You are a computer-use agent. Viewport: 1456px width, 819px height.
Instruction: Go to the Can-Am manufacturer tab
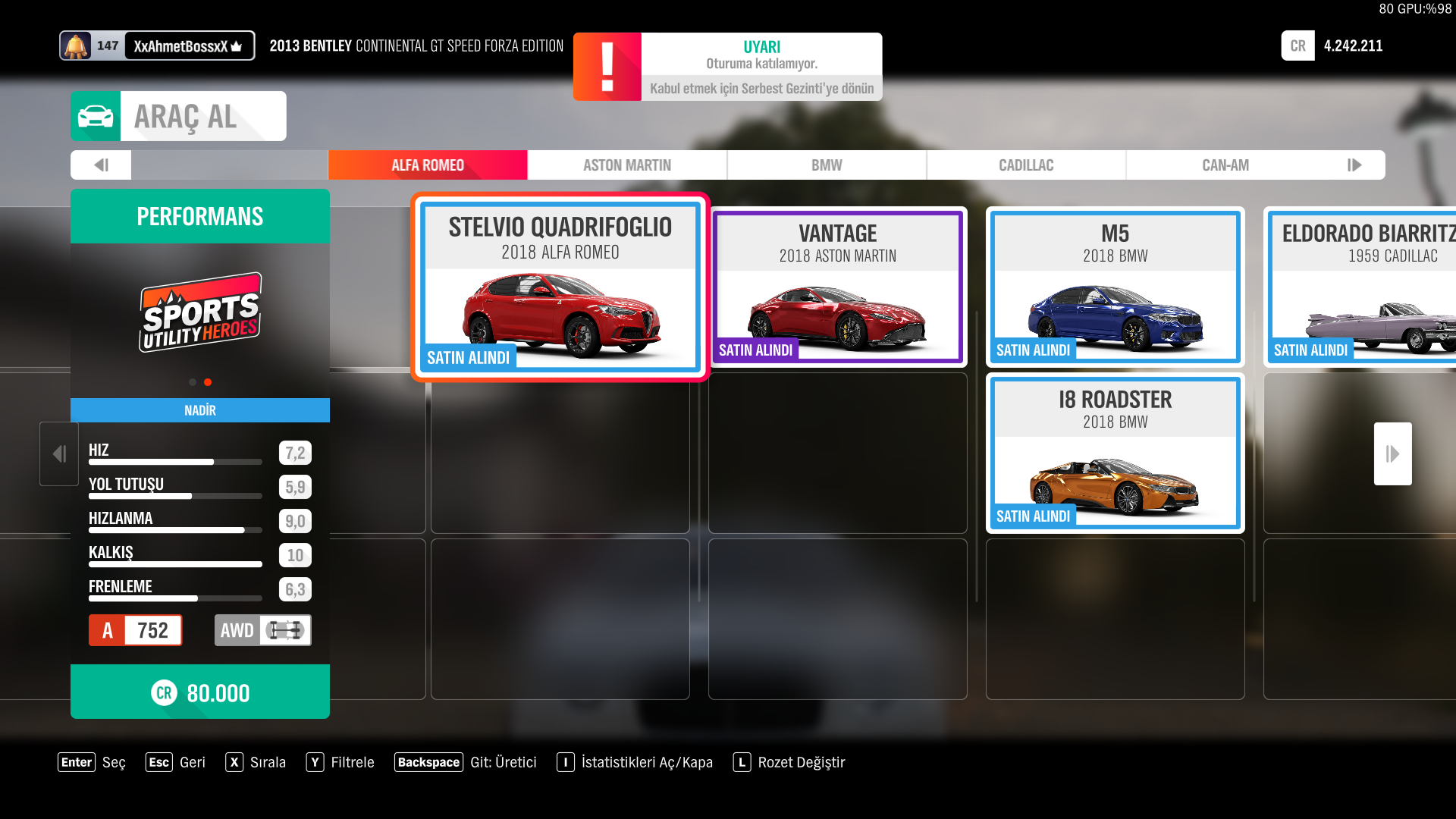(x=1225, y=165)
